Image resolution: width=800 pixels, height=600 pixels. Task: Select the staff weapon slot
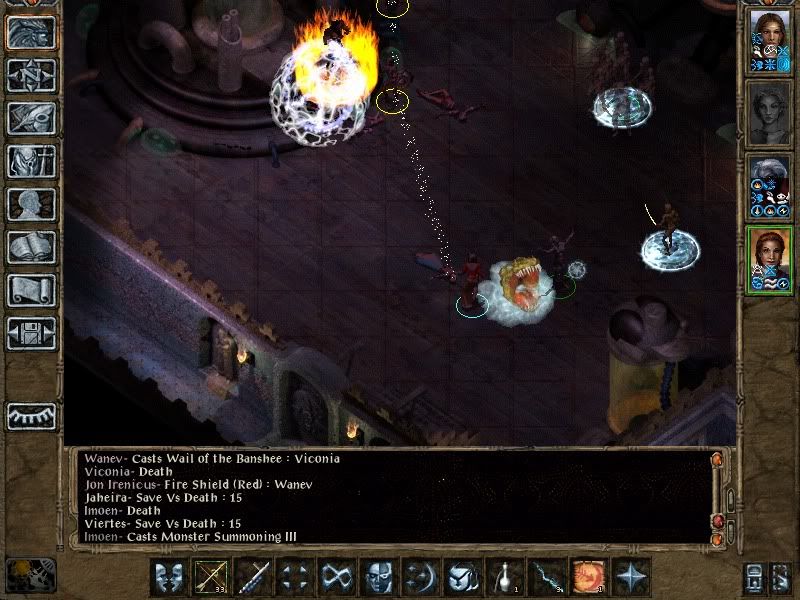tap(251, 577)
